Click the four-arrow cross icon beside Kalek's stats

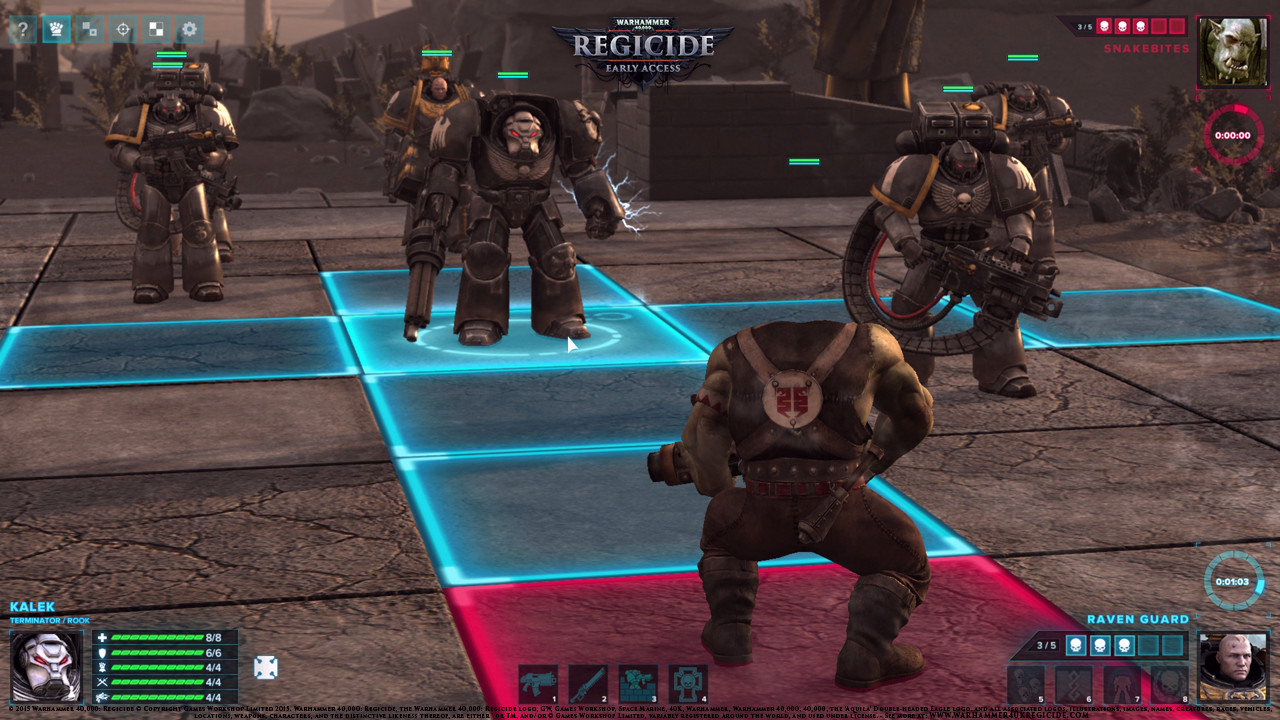tap(265, 667)
